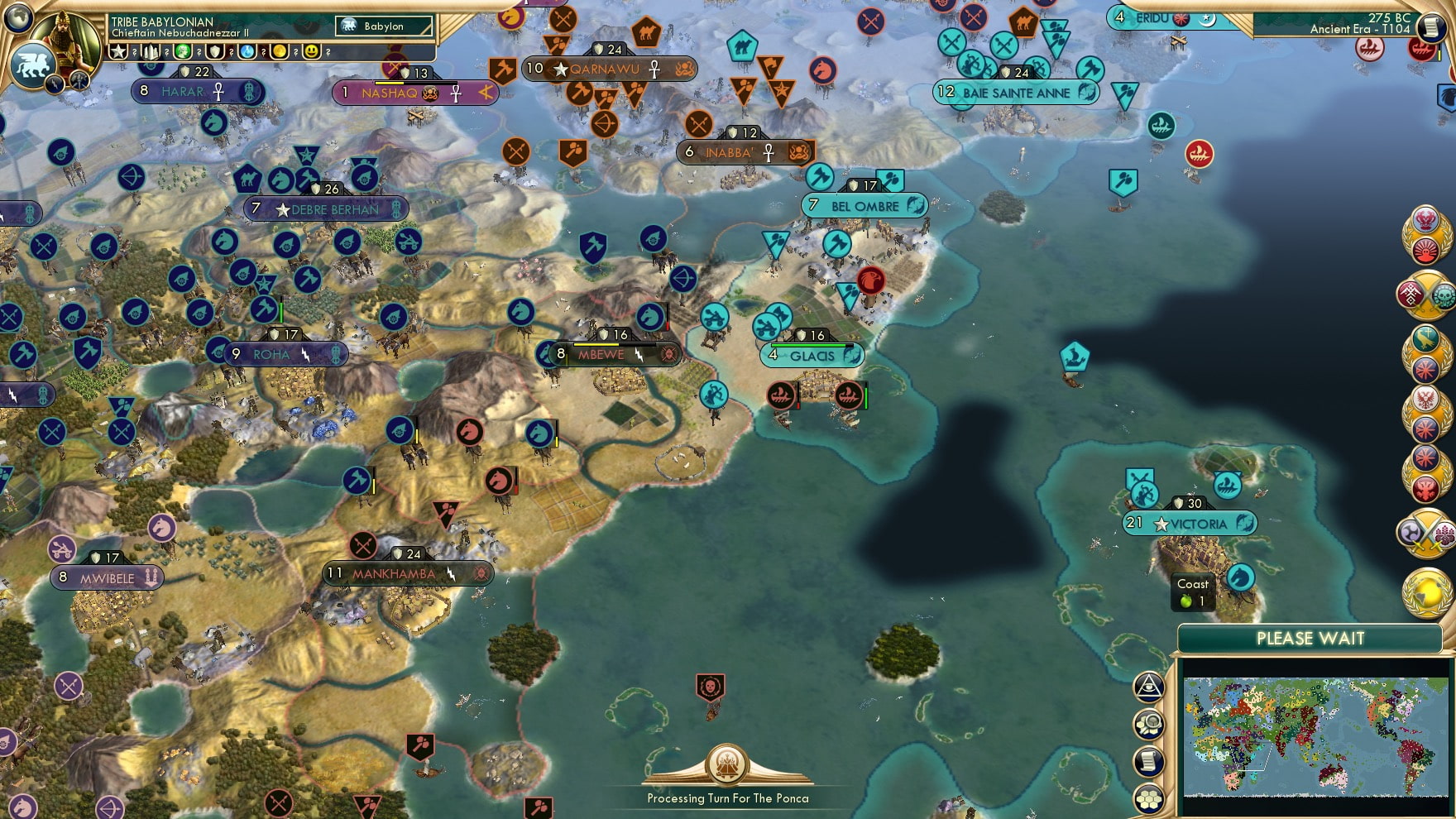This screenshot has height=819, width=1456.
Task: Click the green culture overview icon
Action: click(x=184, y=52)
